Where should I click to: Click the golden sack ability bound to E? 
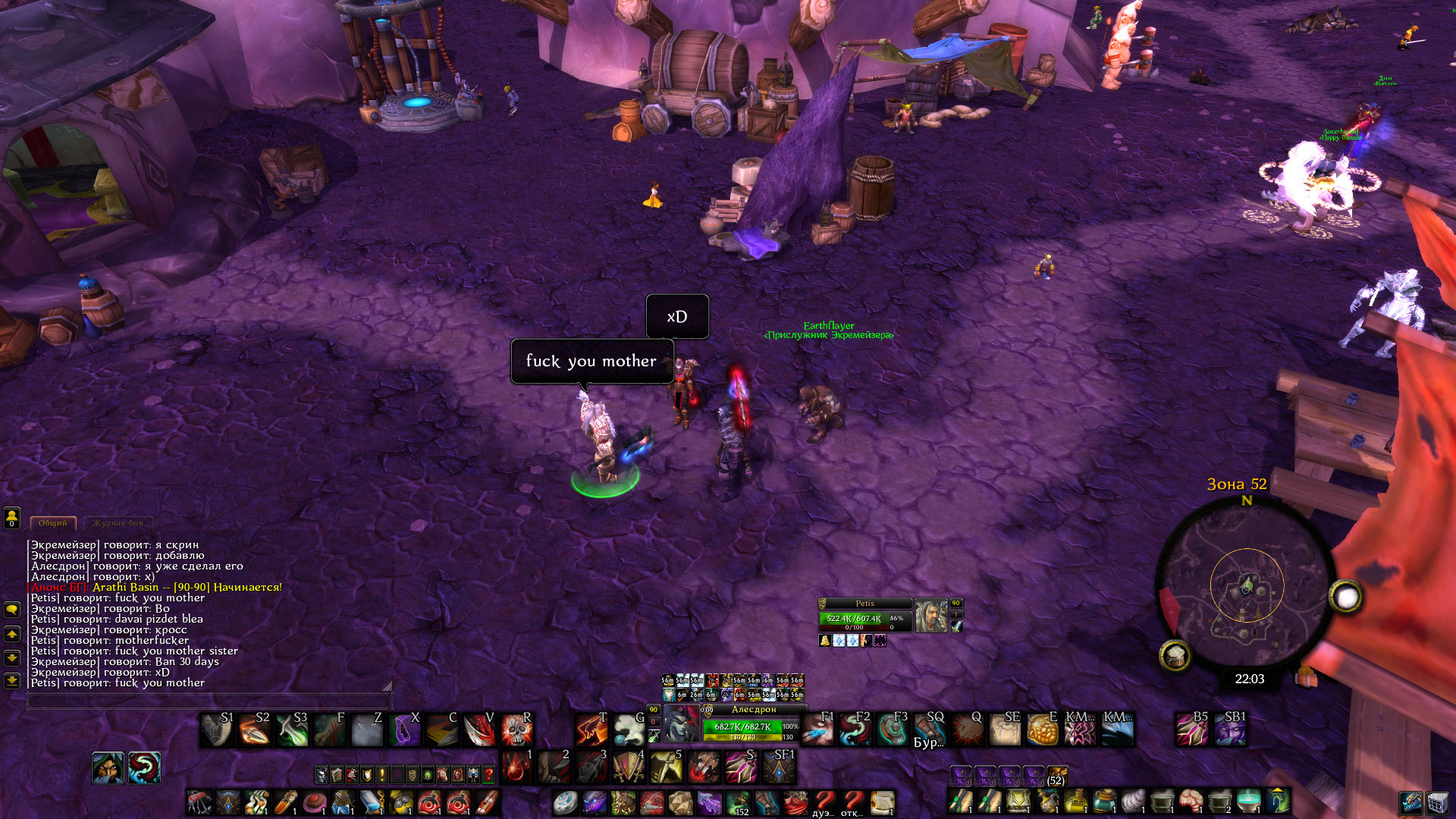1042,730
